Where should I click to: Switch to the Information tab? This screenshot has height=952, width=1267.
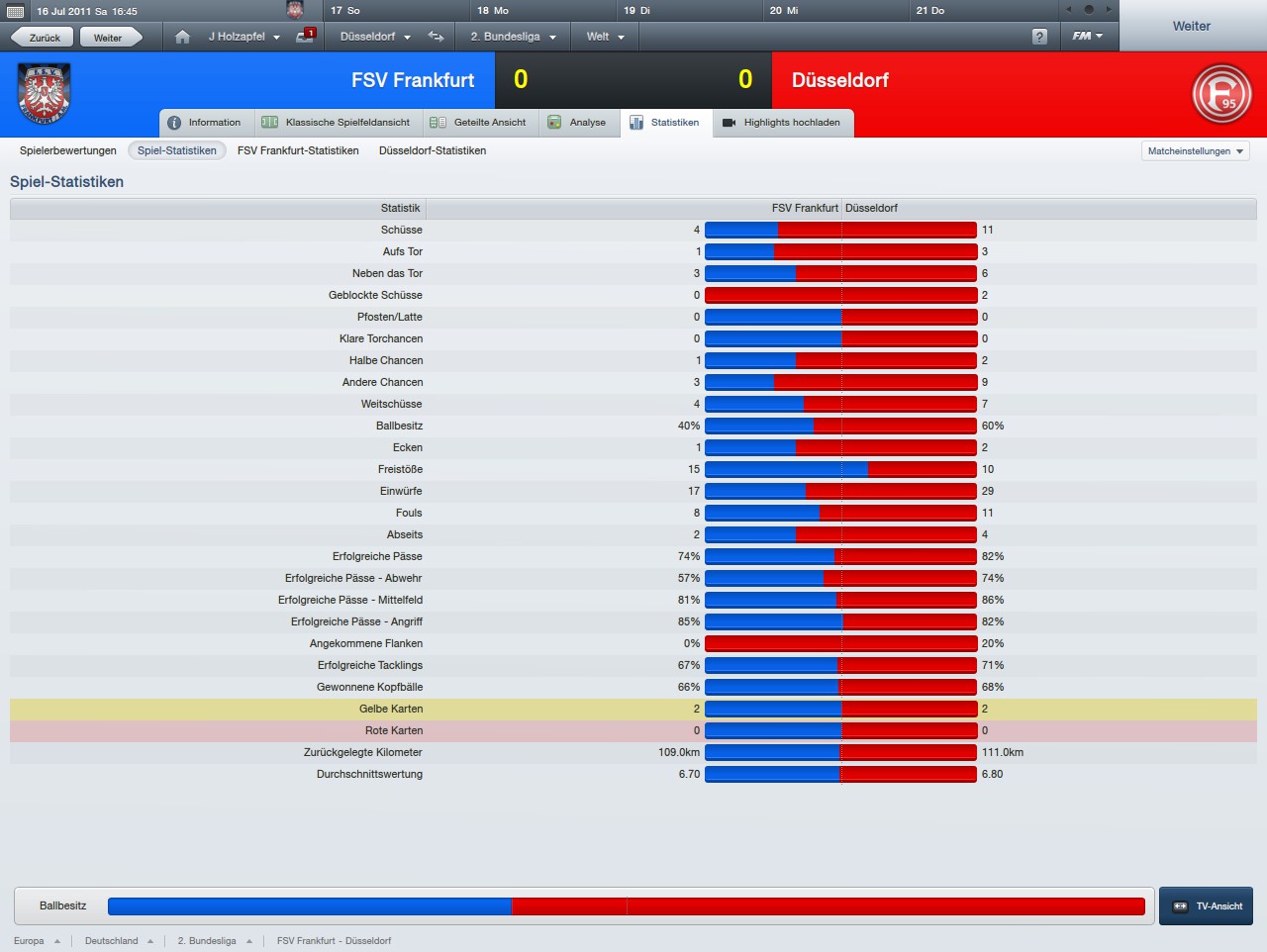click(205, 123)
